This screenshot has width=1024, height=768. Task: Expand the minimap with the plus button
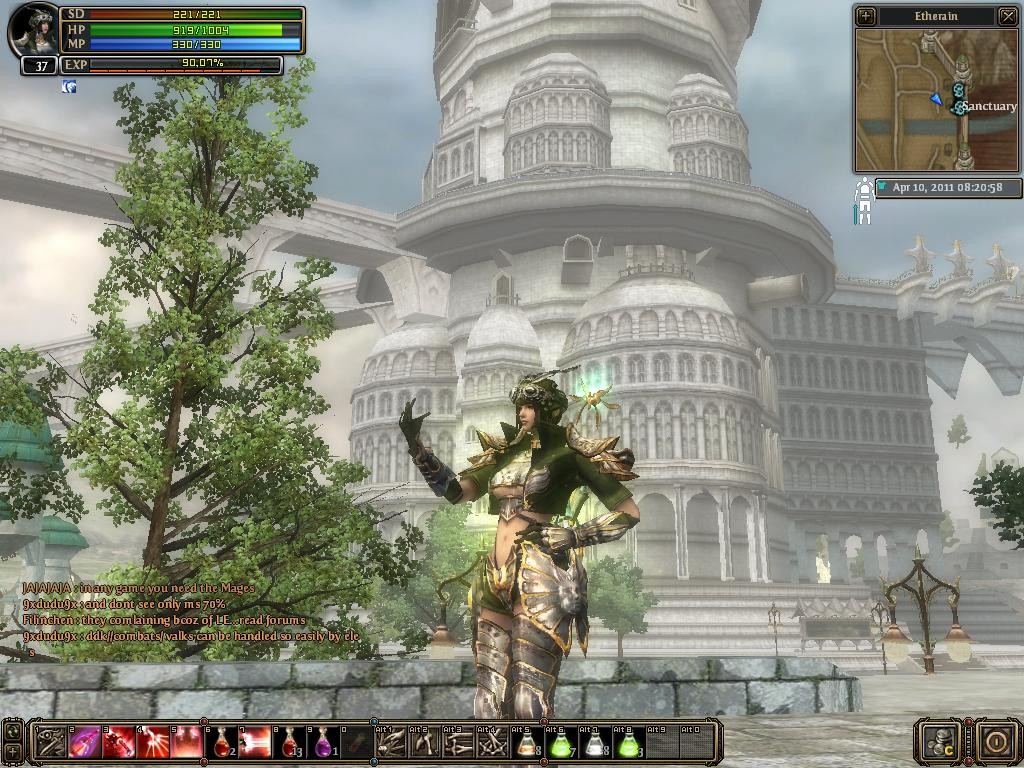[866, 16]
